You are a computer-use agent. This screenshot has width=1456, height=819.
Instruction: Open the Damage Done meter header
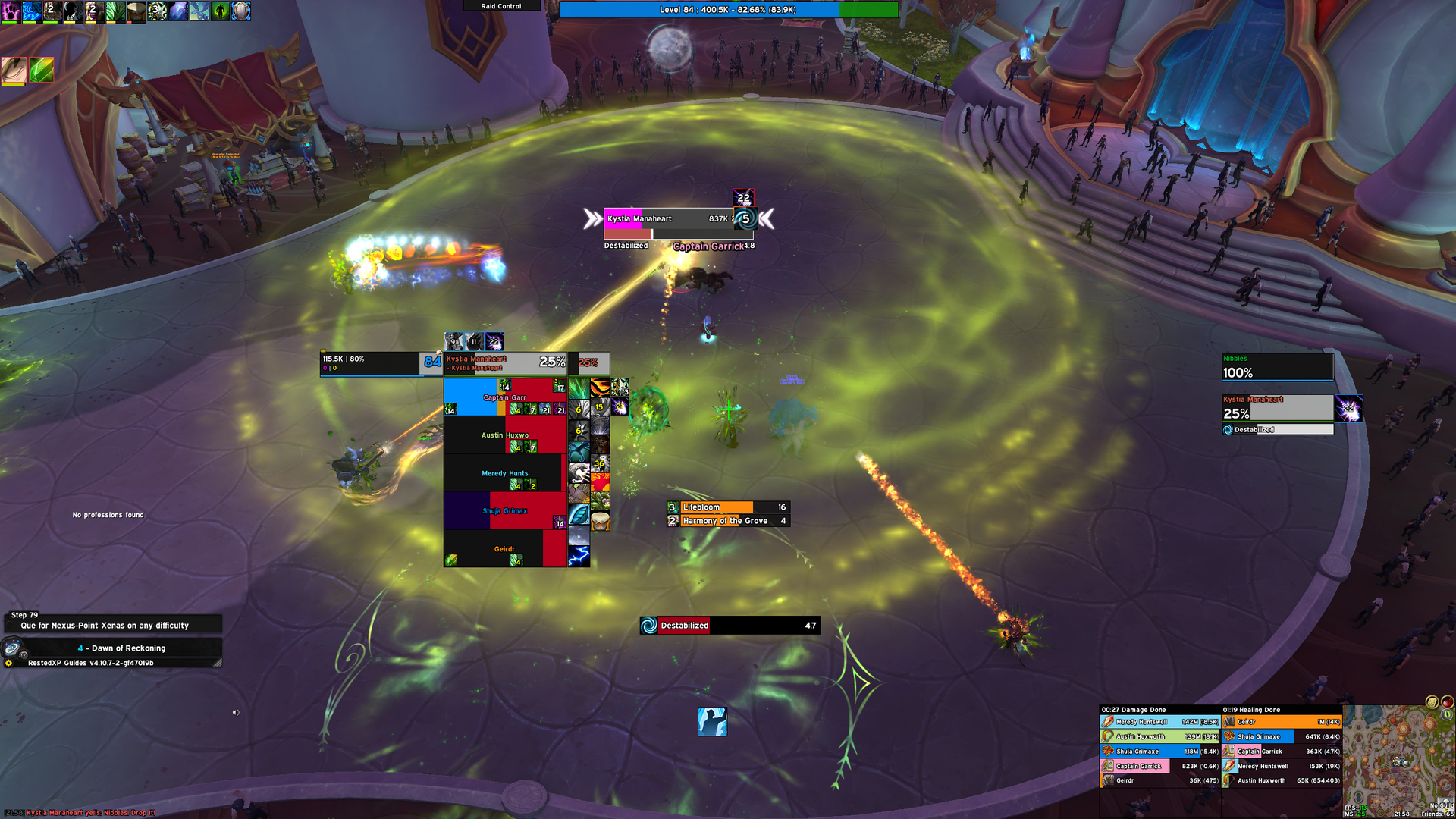(x=1159, y=710)
